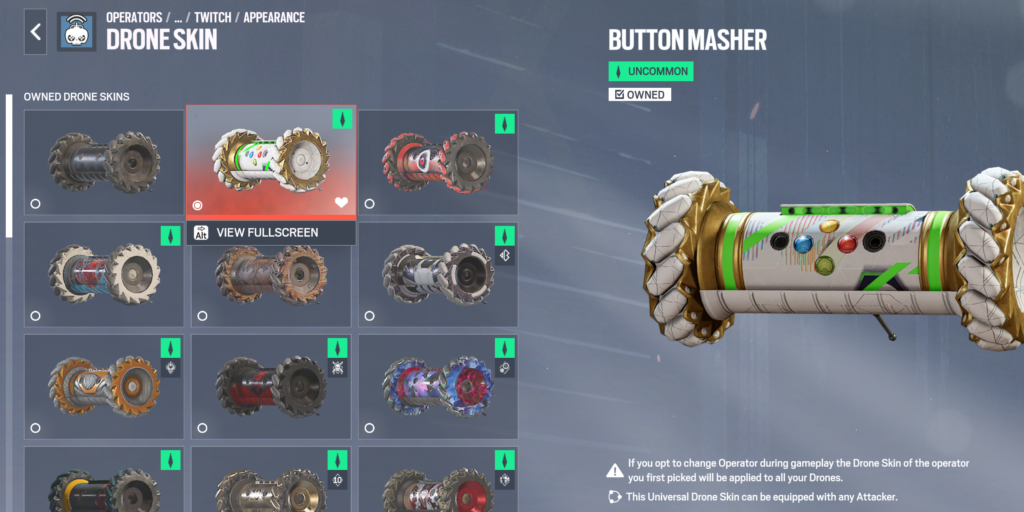Pick the silver and white drone skin

pos(437,273)
